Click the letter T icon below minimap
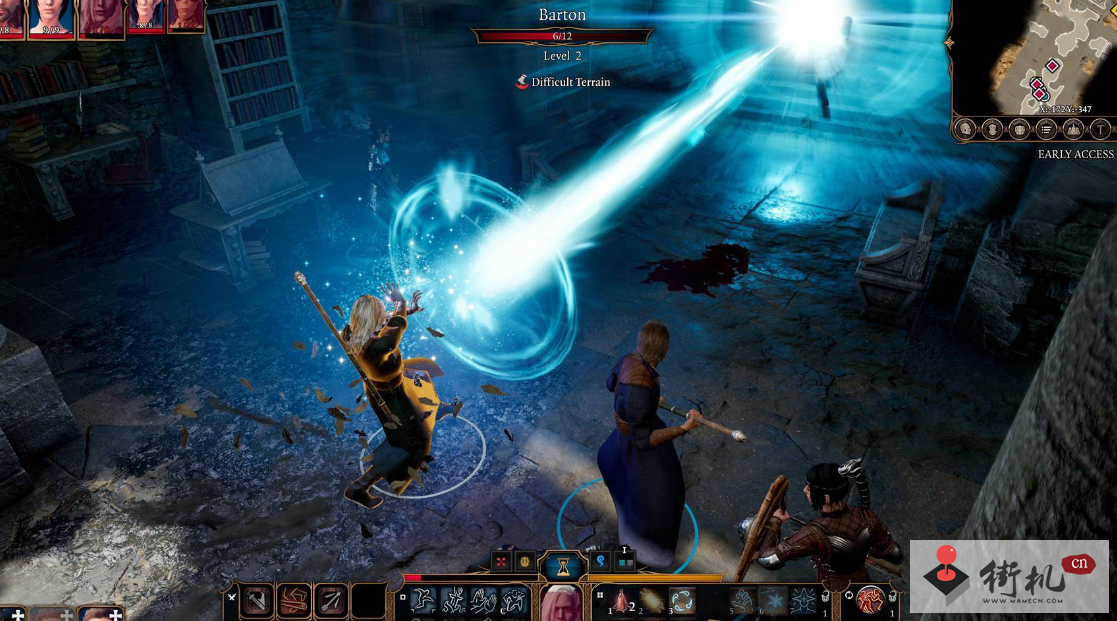 coord(1100,128)
